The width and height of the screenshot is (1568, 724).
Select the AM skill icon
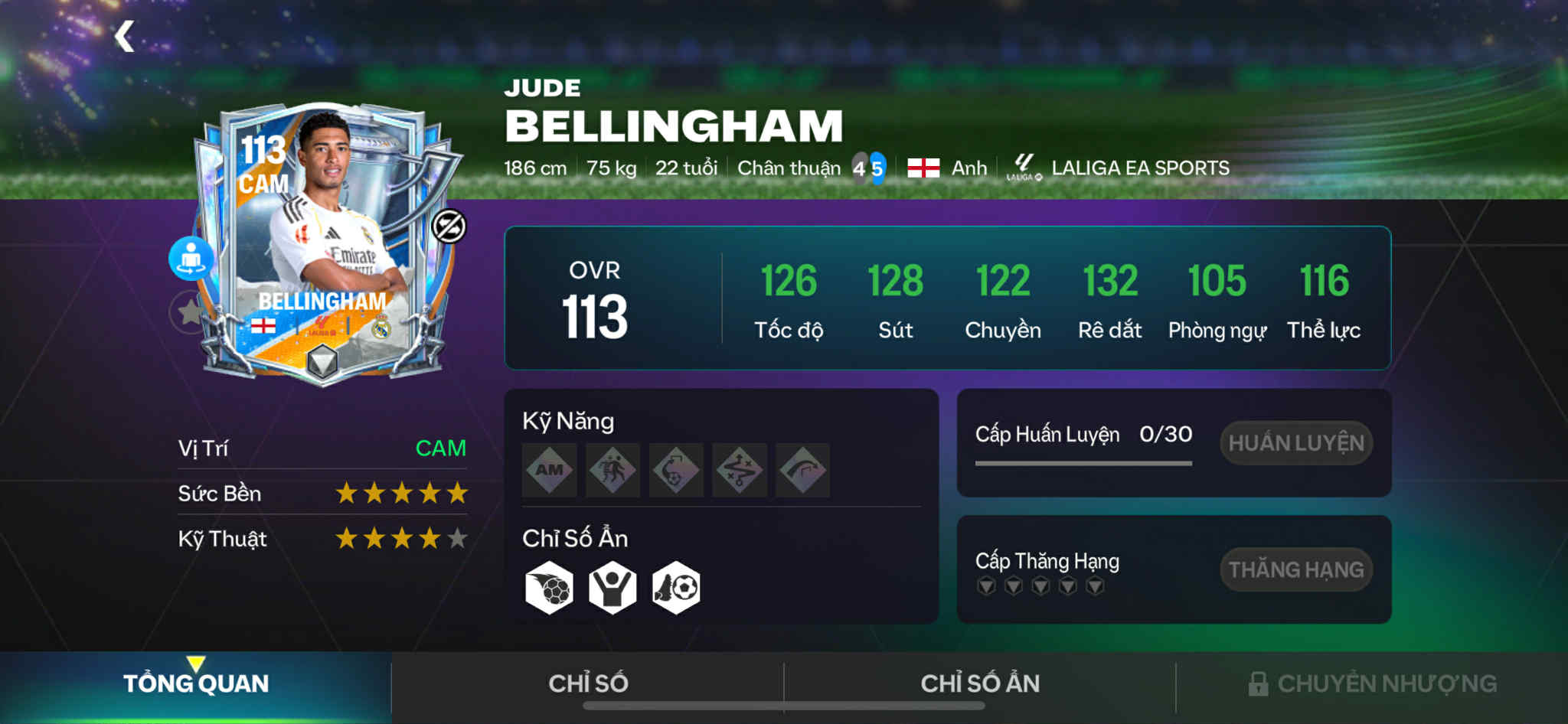(x=550, y=470)
